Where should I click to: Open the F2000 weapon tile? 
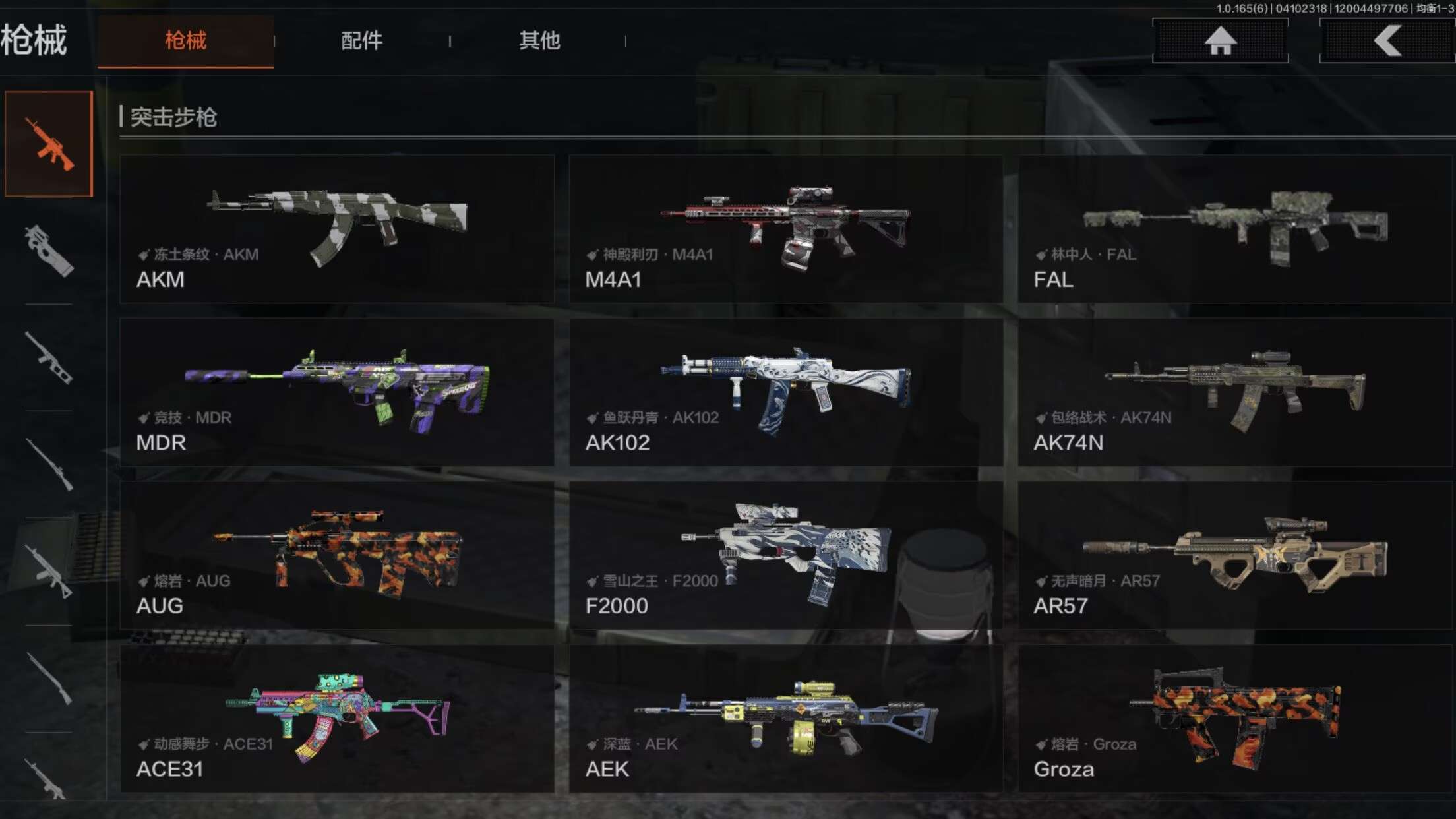[785, 555]
